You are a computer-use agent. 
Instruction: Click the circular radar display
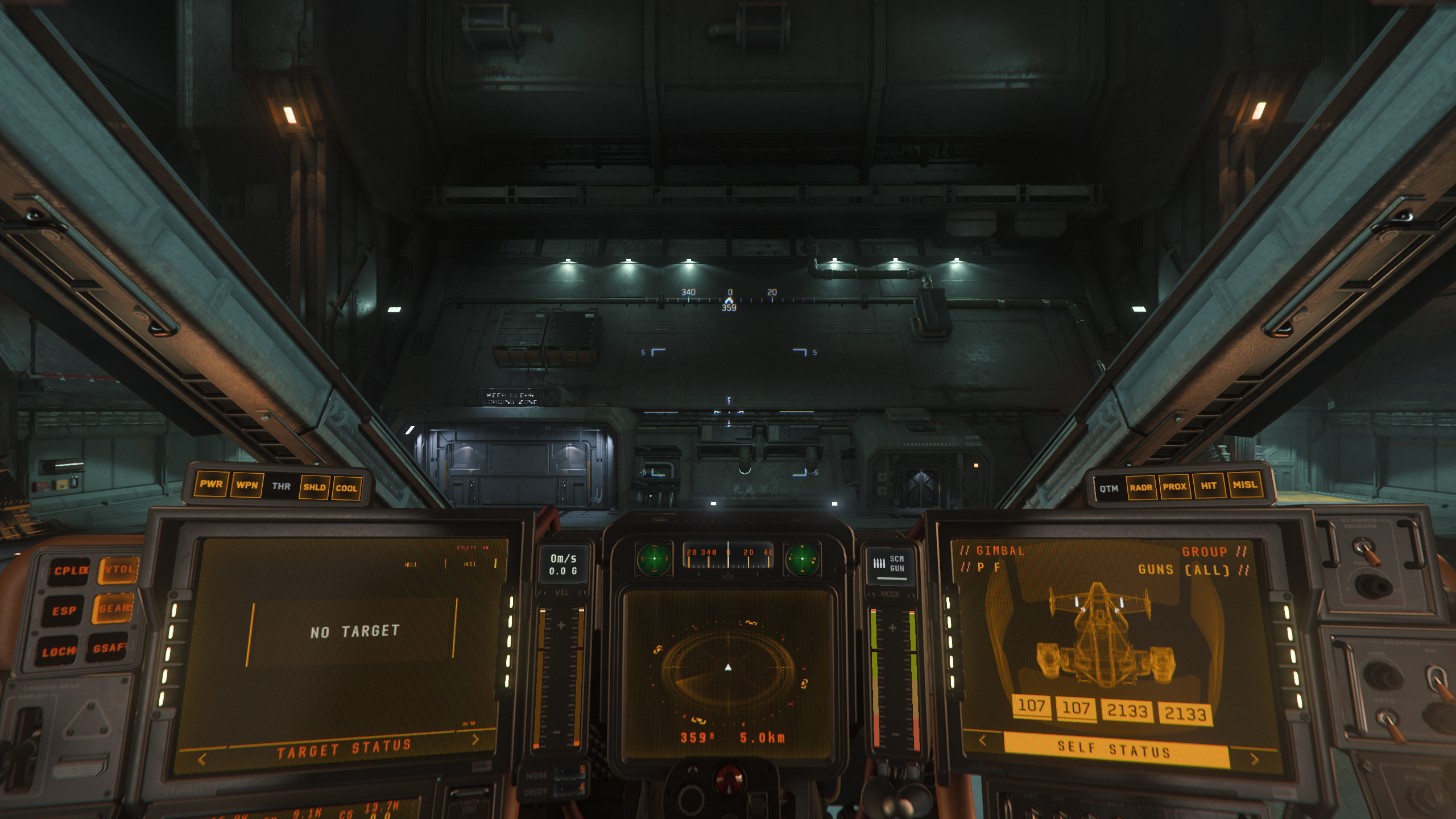coord(728,667)
